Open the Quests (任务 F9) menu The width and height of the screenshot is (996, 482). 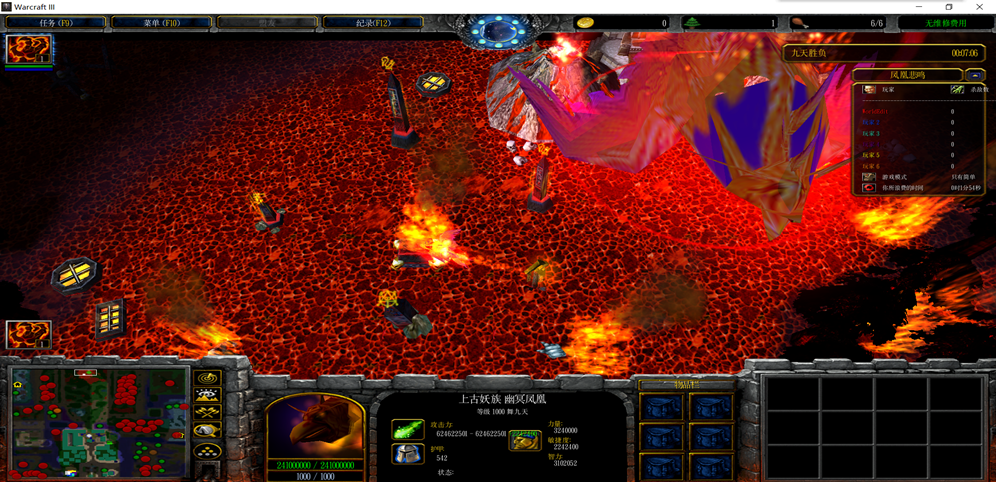pyautogui.click(x=55, y=22)
